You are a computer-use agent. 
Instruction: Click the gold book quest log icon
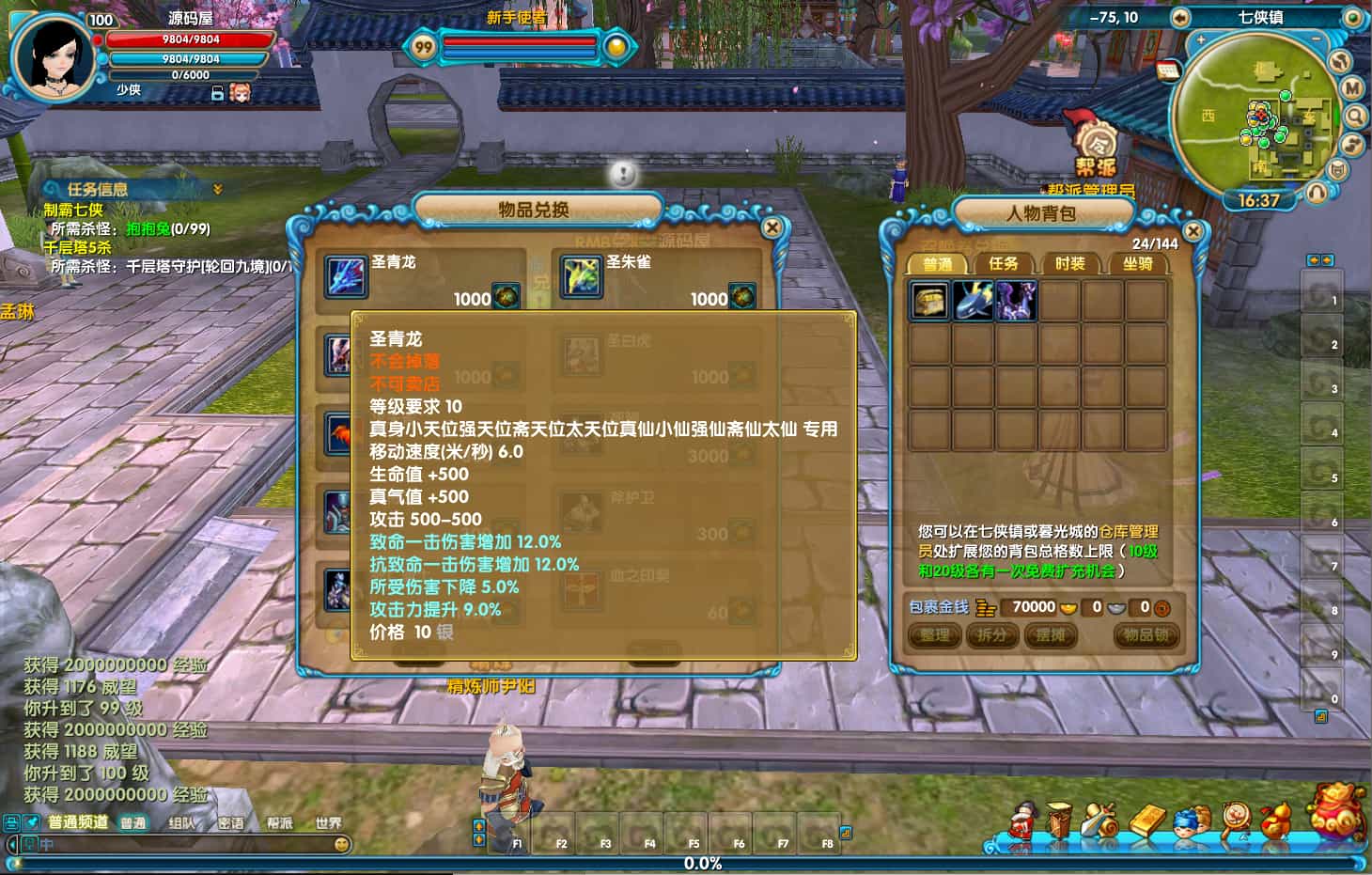pos(1146,820)
